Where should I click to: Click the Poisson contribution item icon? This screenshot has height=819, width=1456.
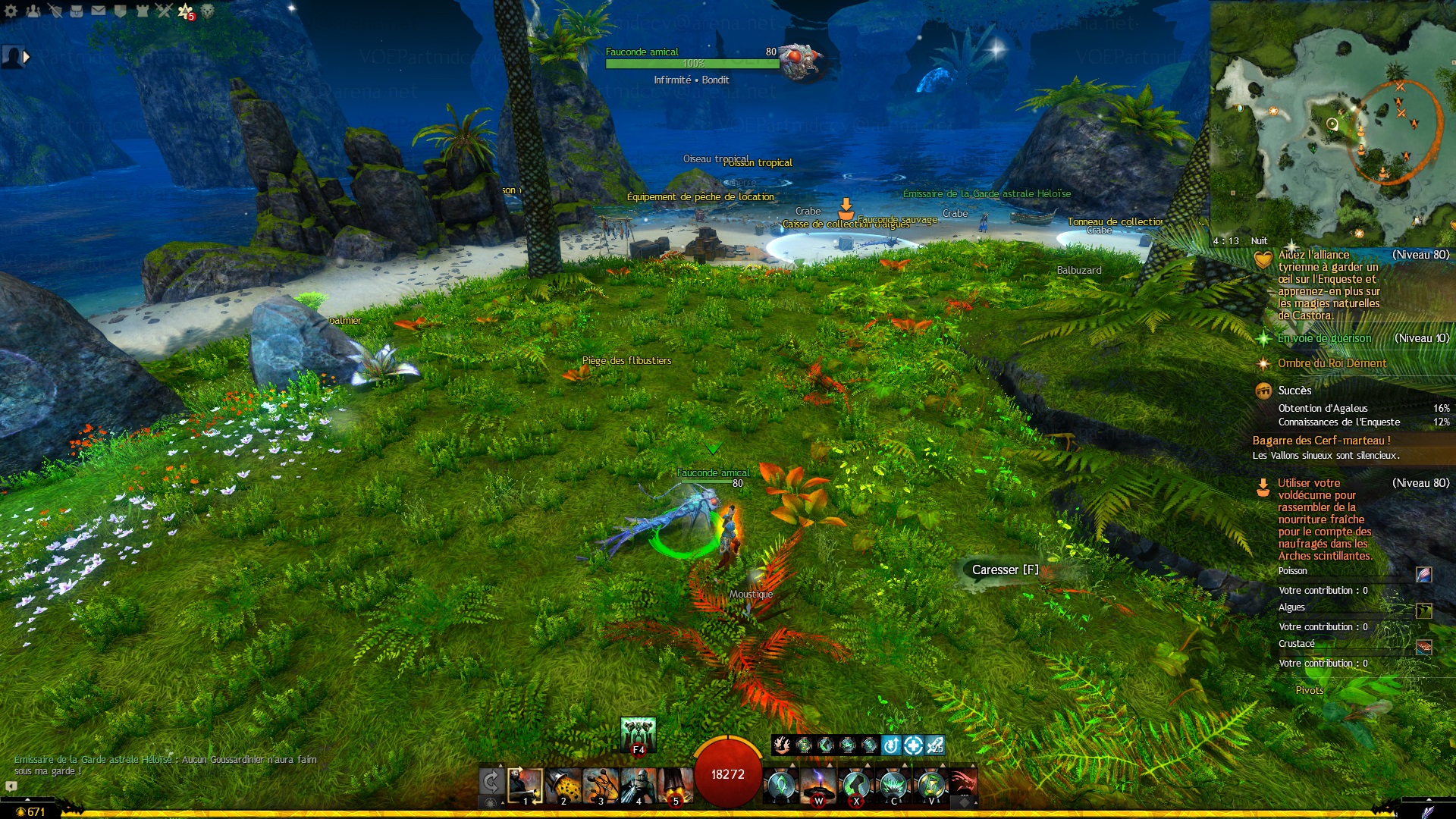(1423, 575)
